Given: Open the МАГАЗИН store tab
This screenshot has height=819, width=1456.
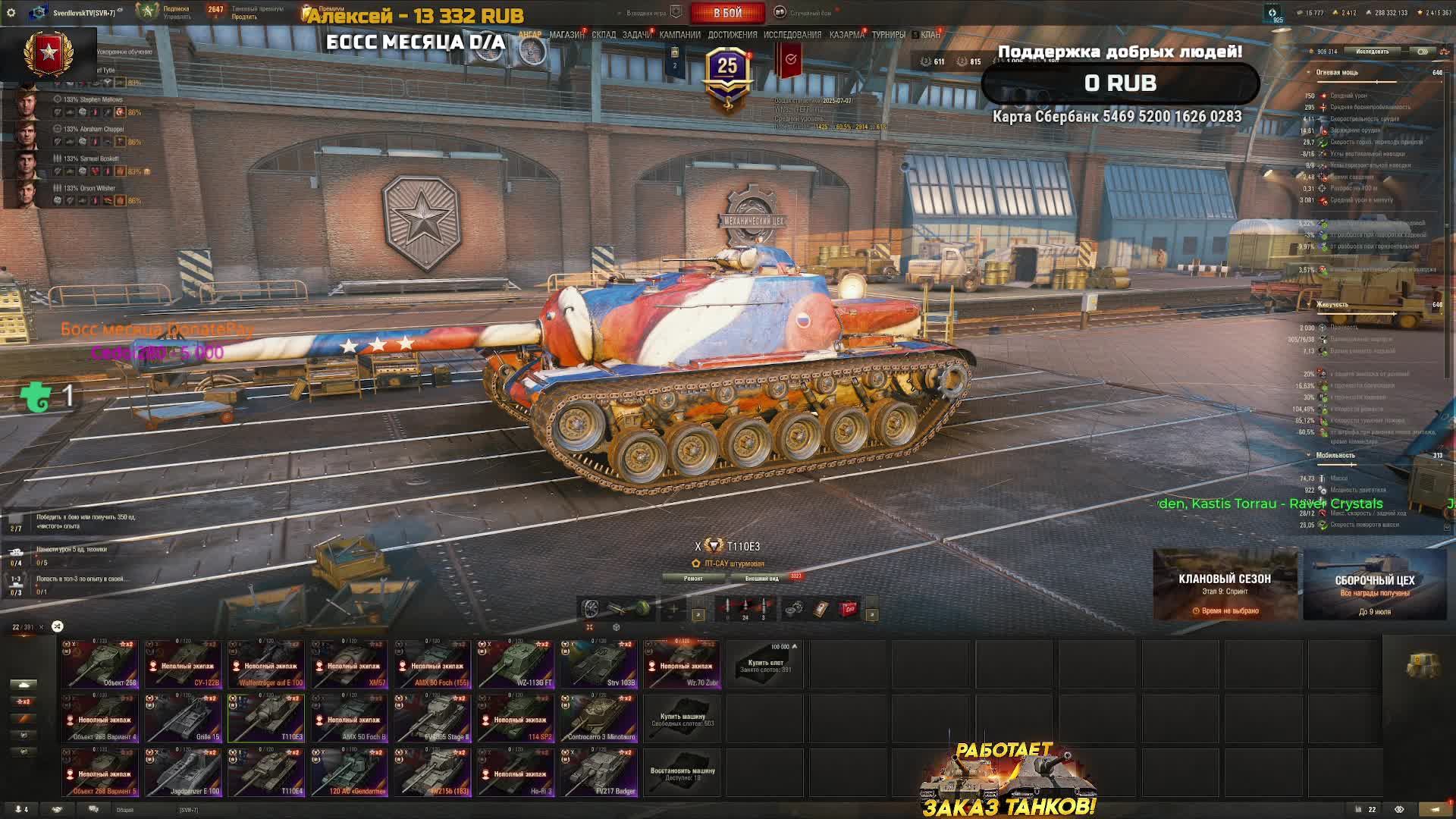Looking at the screenshot, I should coord(566,35).
